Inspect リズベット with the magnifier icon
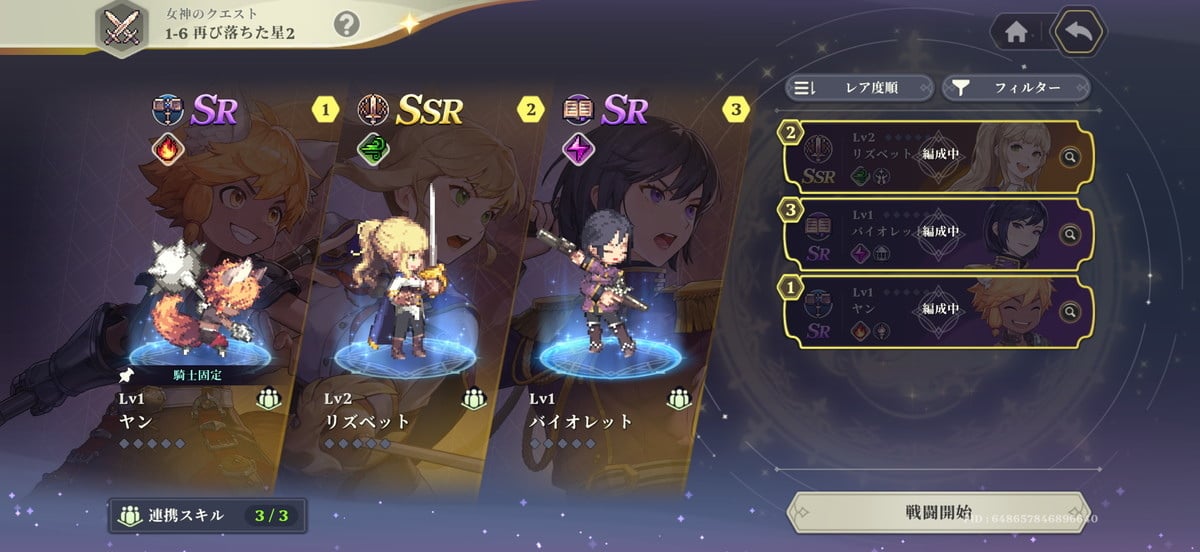The width and height of the screenshot is (1200, 552). click(x=1070, y=157)
